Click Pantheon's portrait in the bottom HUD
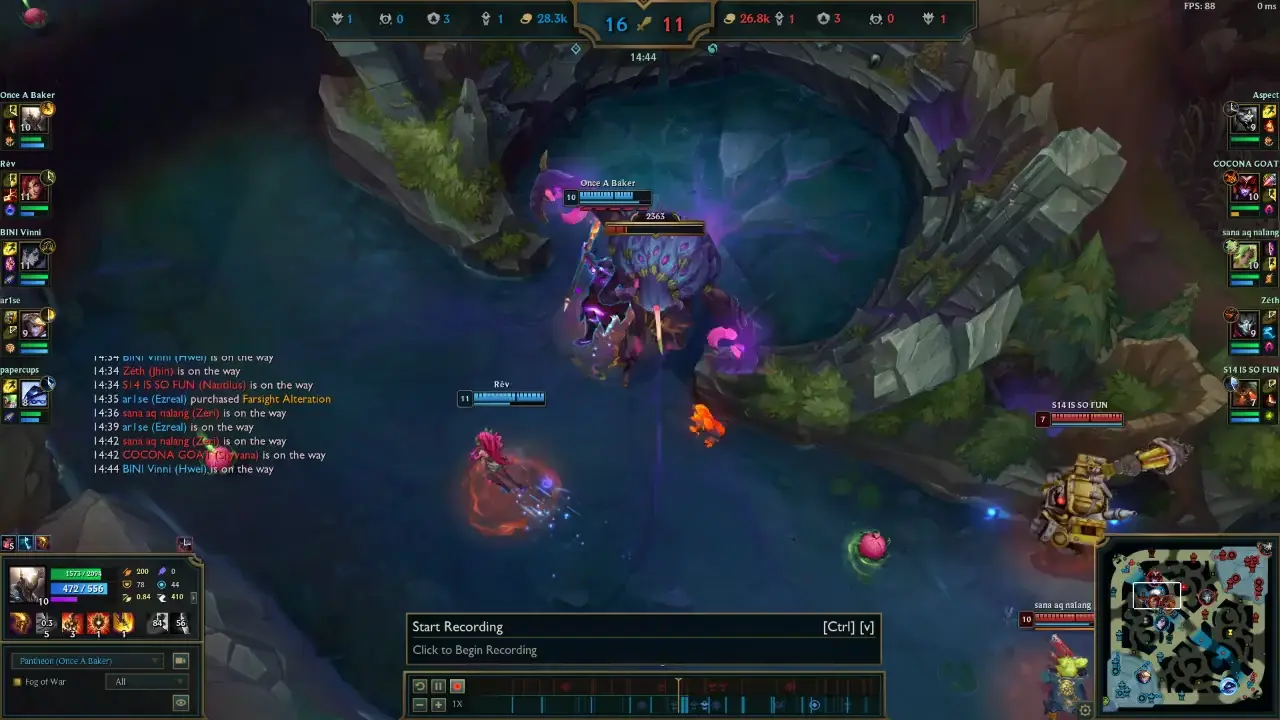 coord(27,584)
